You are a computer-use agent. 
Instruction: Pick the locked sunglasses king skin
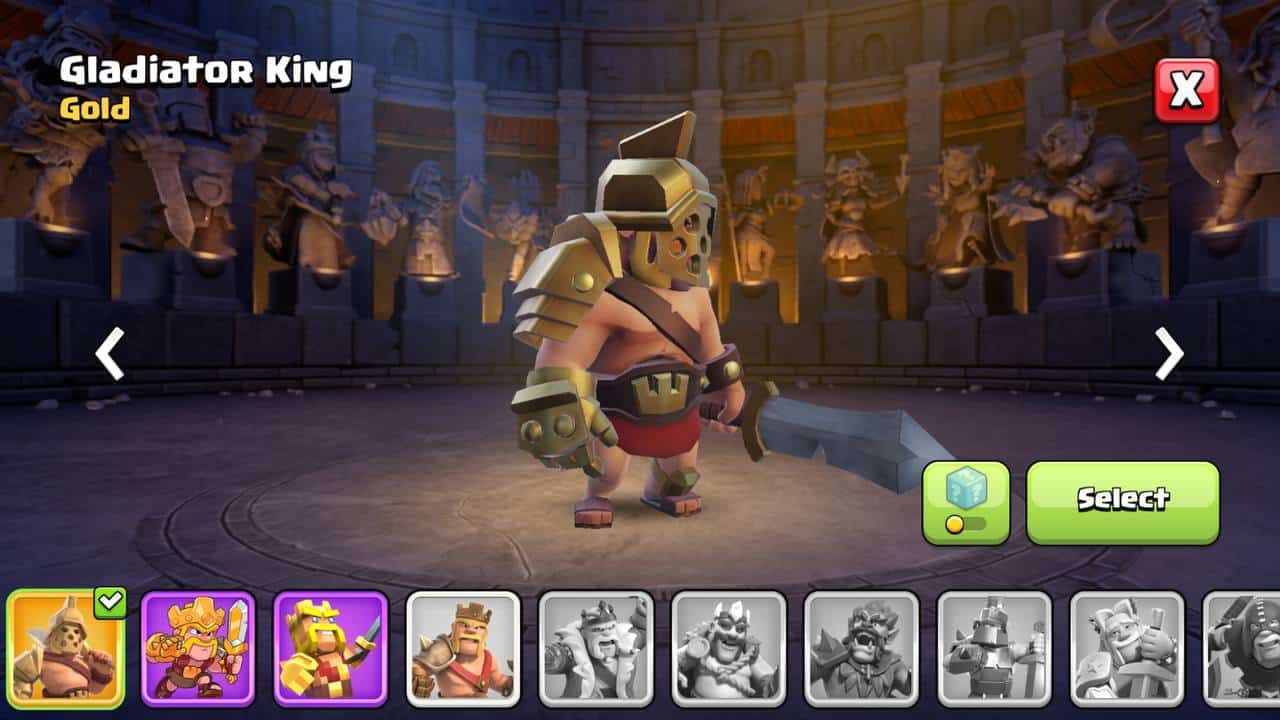point(729,649)
